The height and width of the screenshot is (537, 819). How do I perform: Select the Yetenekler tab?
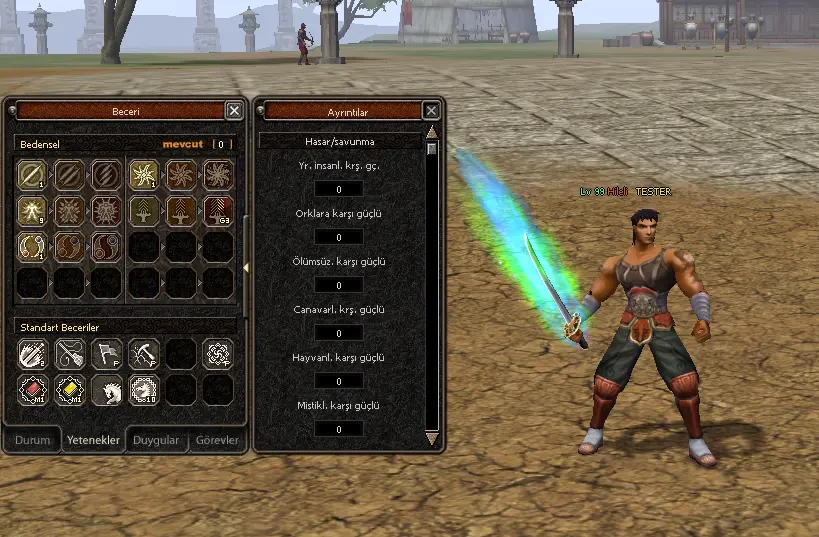tap(93, 440)
